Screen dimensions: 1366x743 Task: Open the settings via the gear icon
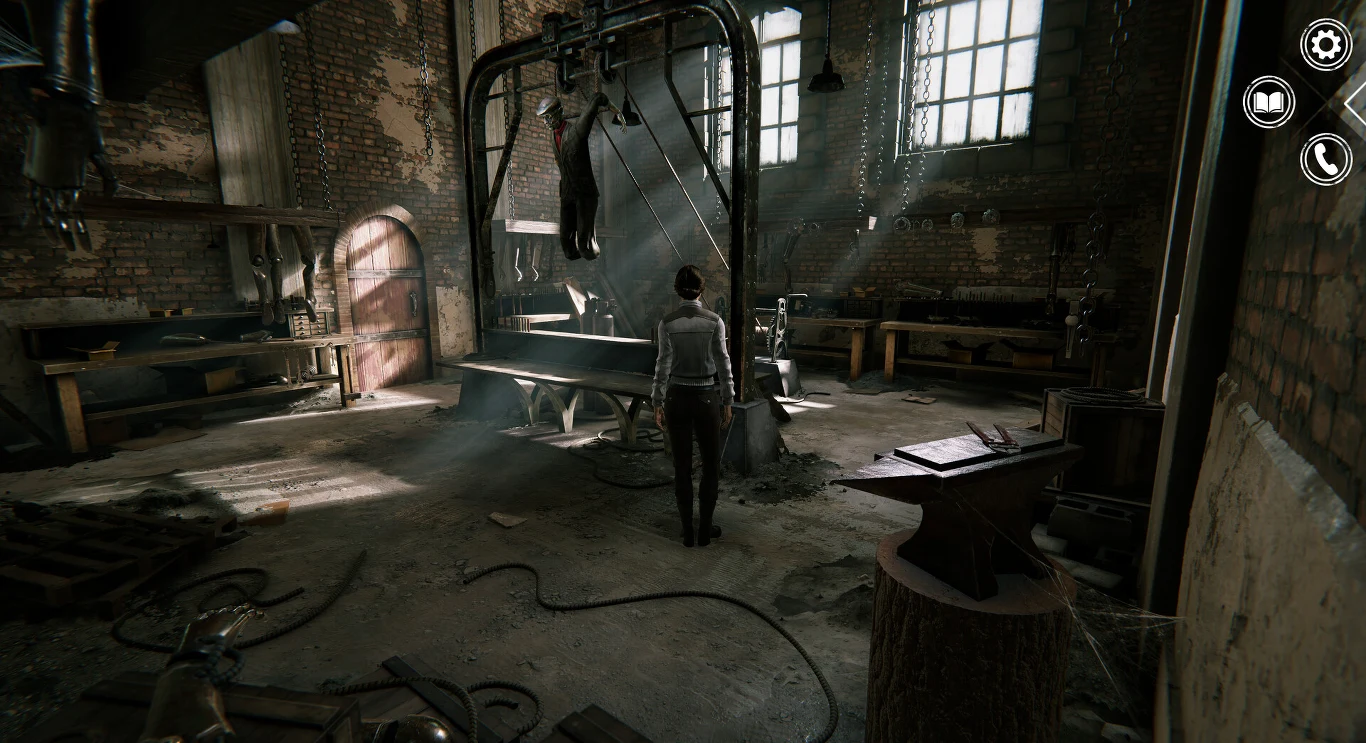tap(1325, 44)
